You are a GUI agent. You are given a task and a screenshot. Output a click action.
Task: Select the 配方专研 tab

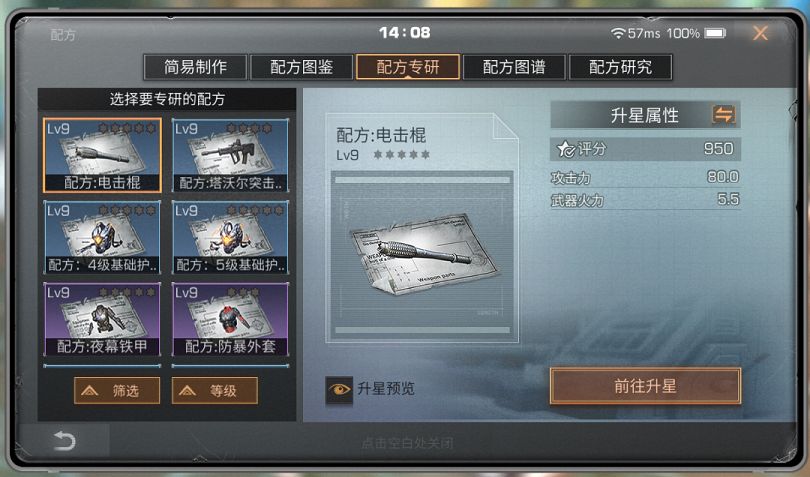coord(408,67)
